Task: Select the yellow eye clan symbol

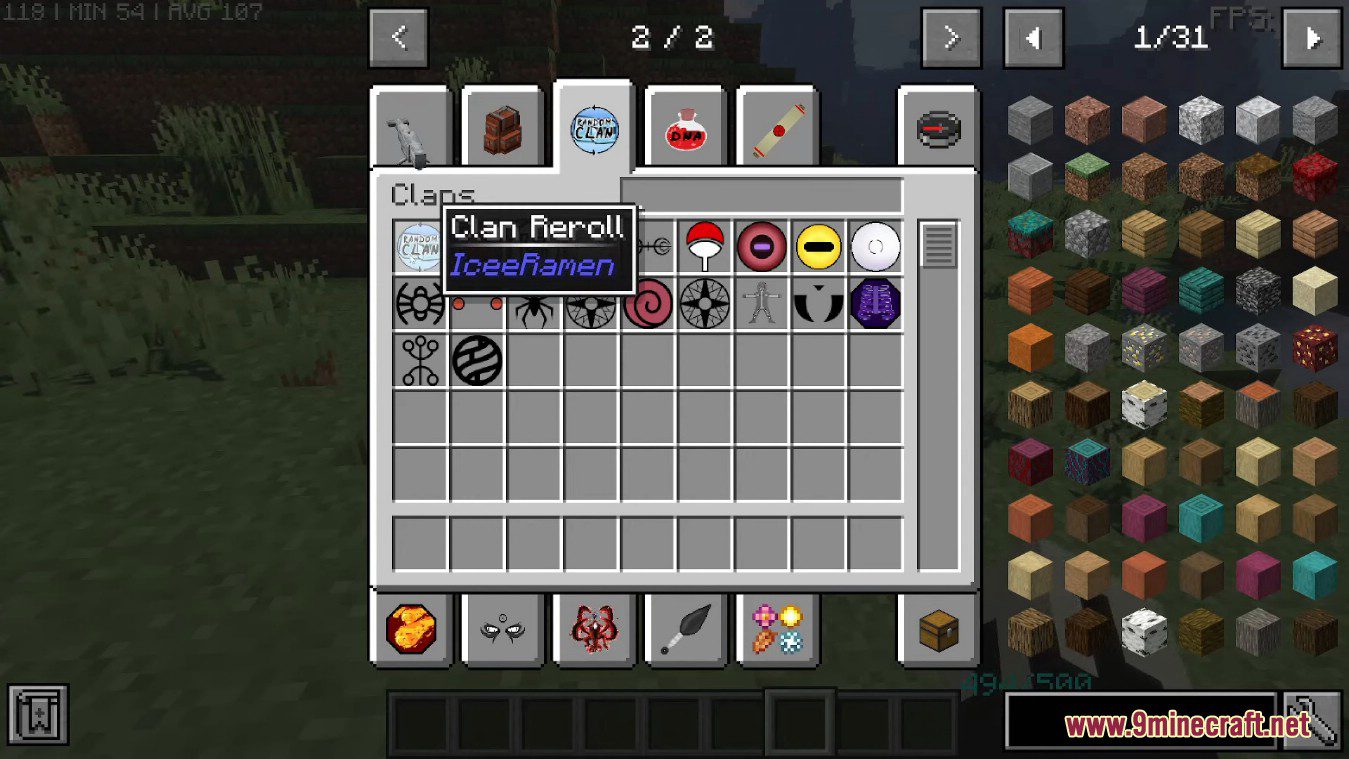Action: pos(819,246)
